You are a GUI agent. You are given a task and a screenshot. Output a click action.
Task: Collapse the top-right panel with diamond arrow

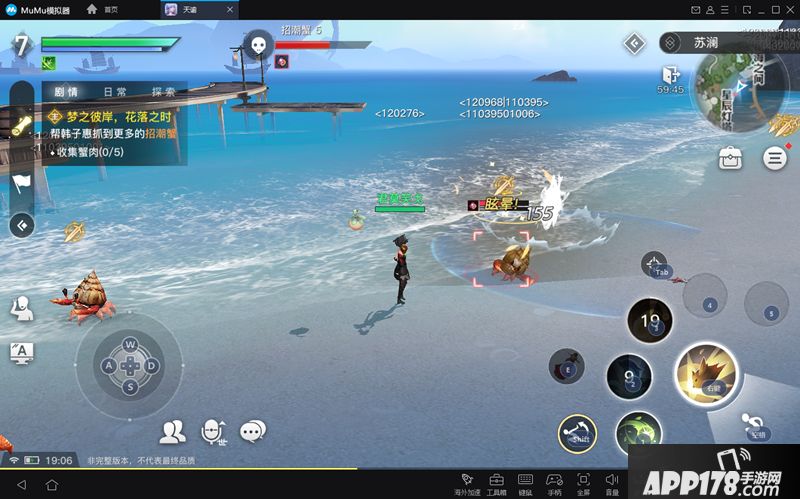pyautogui.click(x=634, y=43)
